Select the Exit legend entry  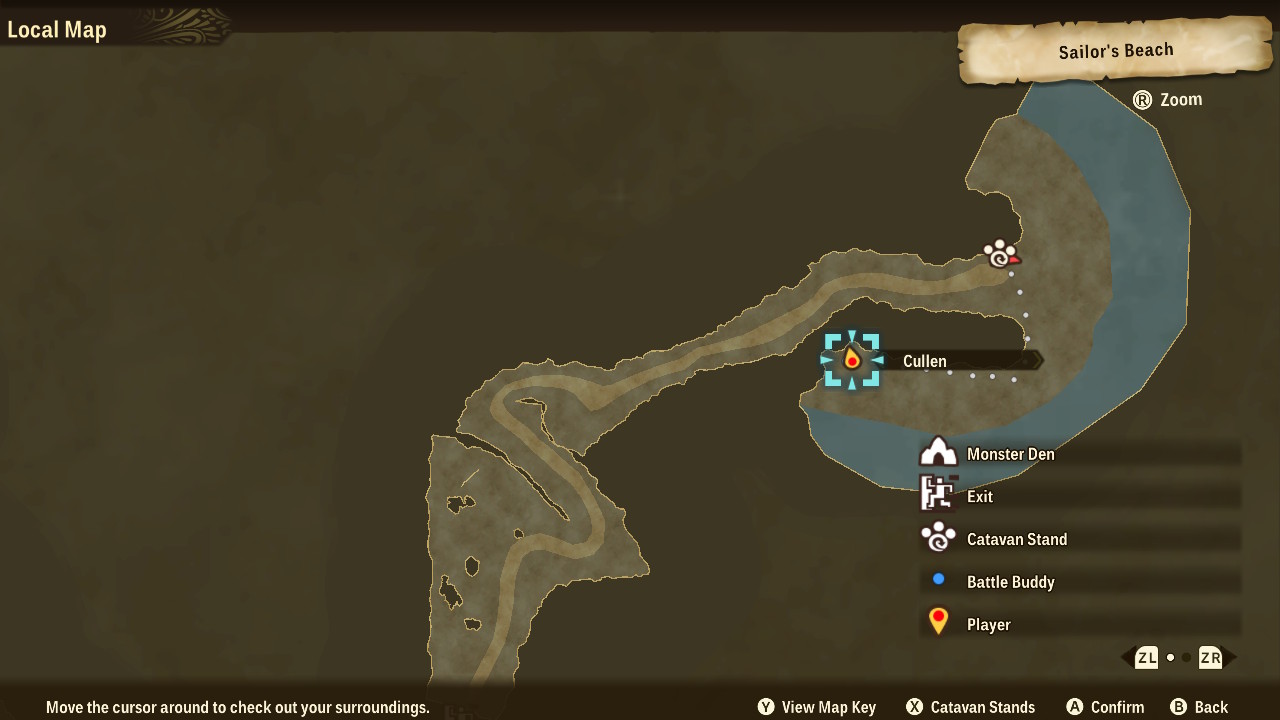[x=979, y=496]
